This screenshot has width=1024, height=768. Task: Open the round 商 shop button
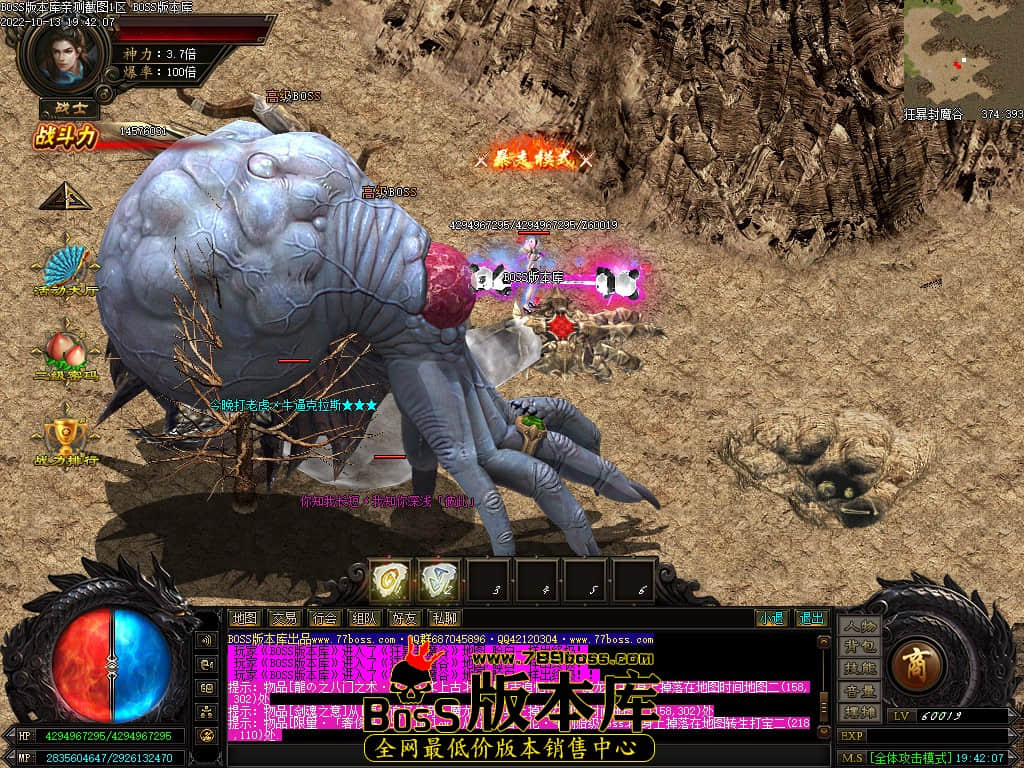pyautogui.click(x=914, y=668)
